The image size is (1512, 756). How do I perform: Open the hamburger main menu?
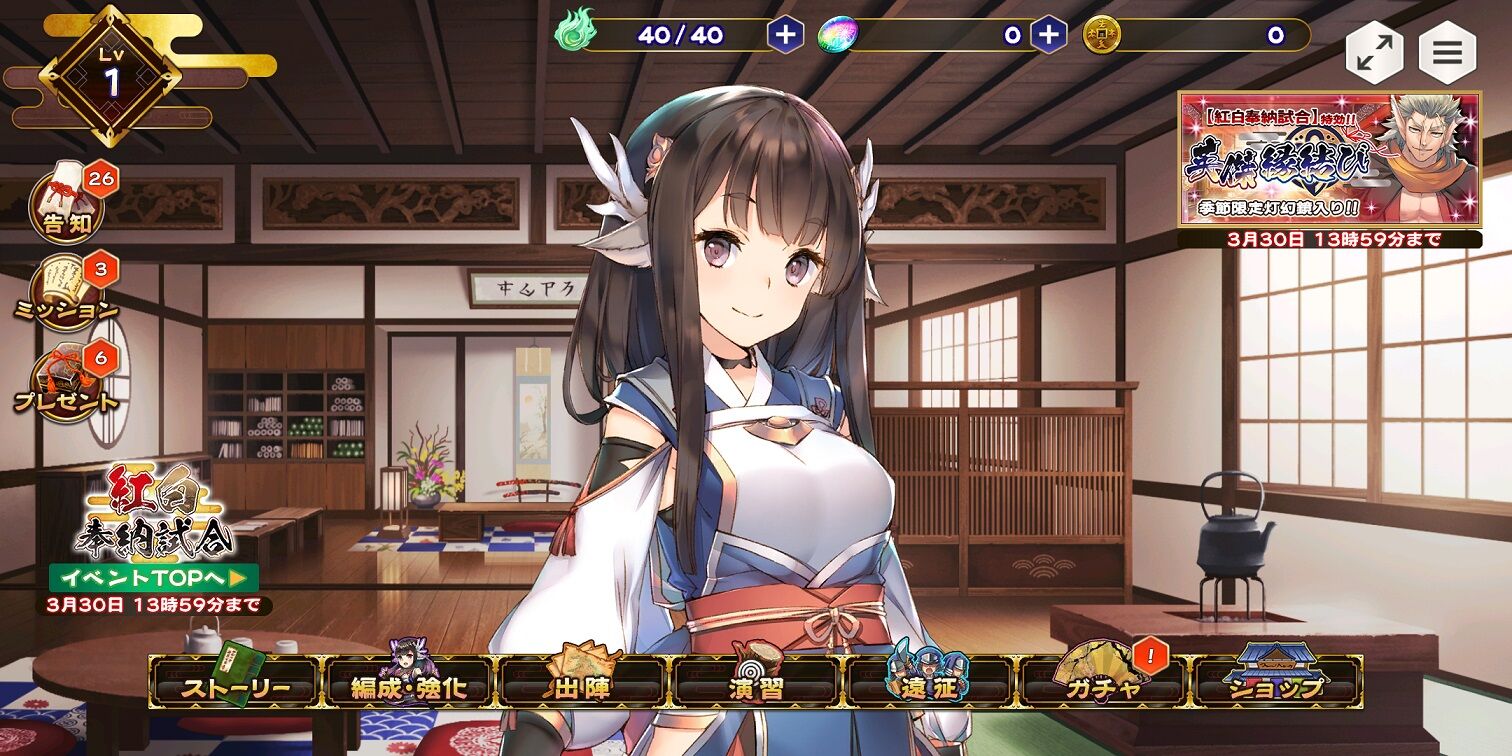tap(1447, 53)
